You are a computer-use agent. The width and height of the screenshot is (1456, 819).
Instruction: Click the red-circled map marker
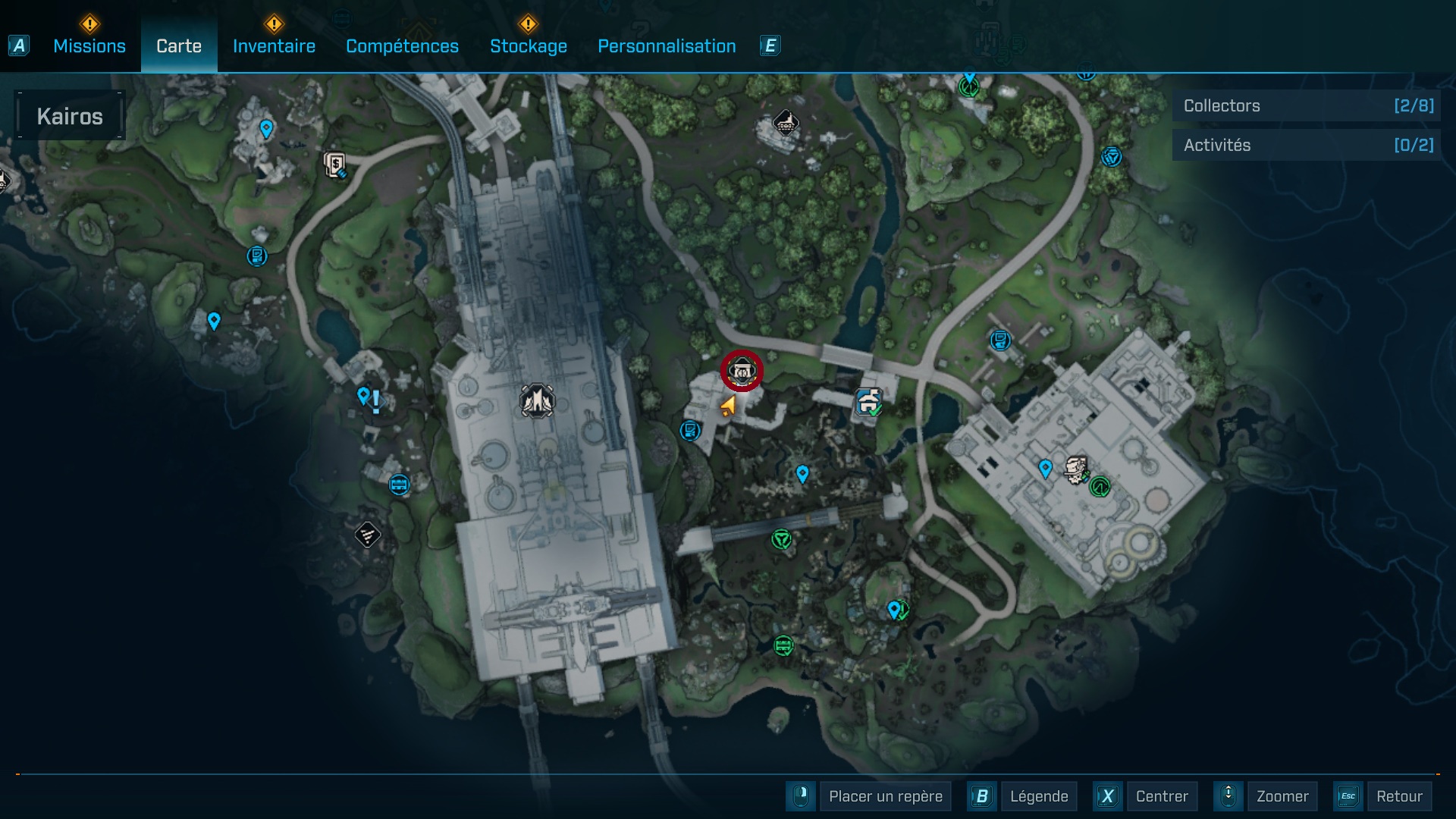click(x=742, y=371)
